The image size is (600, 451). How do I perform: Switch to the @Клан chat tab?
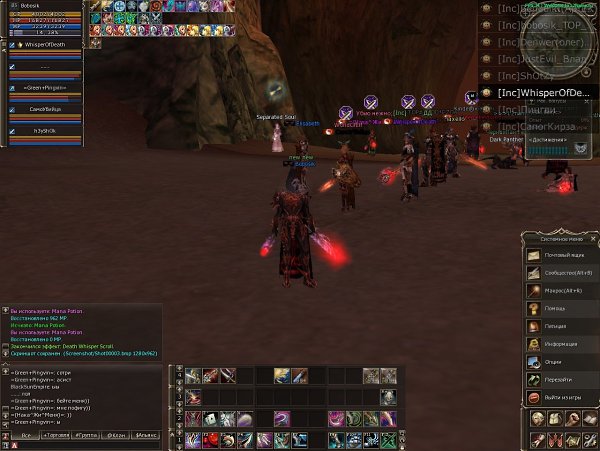point(118,437)
